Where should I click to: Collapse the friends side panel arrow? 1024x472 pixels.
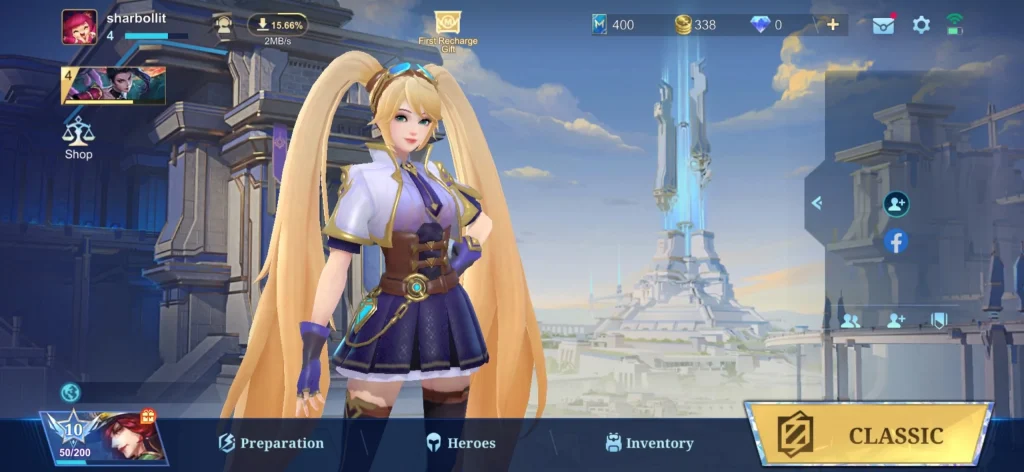[x=816, y=203]
